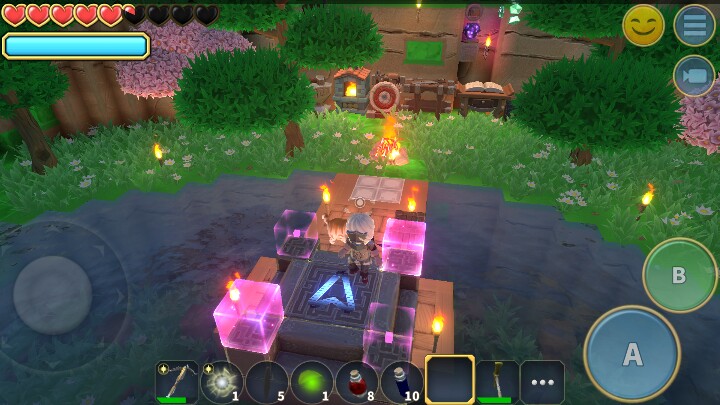Select the red health potion slot
The width and height of the screenshot is (720, 405).
pos(356,382)
